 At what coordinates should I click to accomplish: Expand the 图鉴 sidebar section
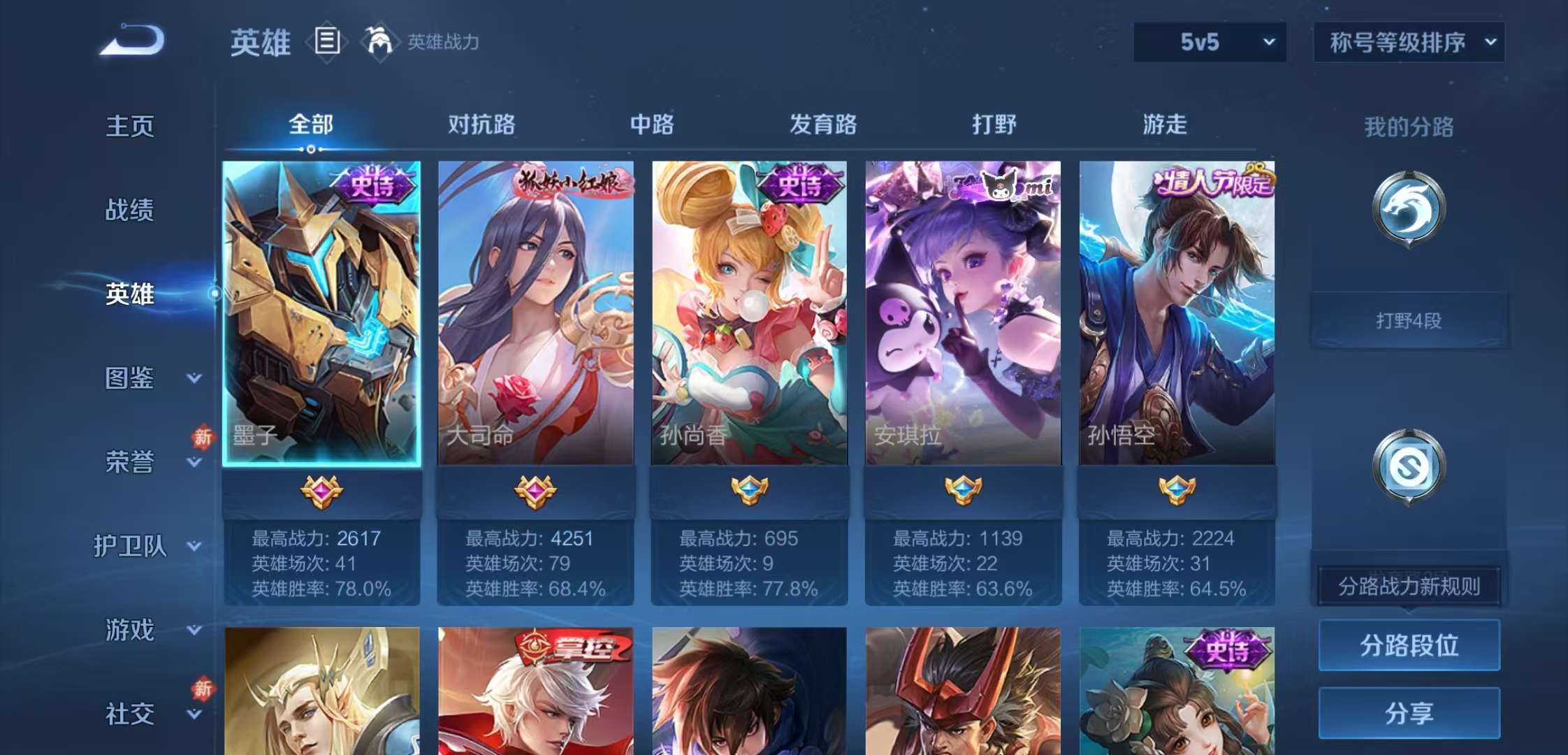[129, 377]
